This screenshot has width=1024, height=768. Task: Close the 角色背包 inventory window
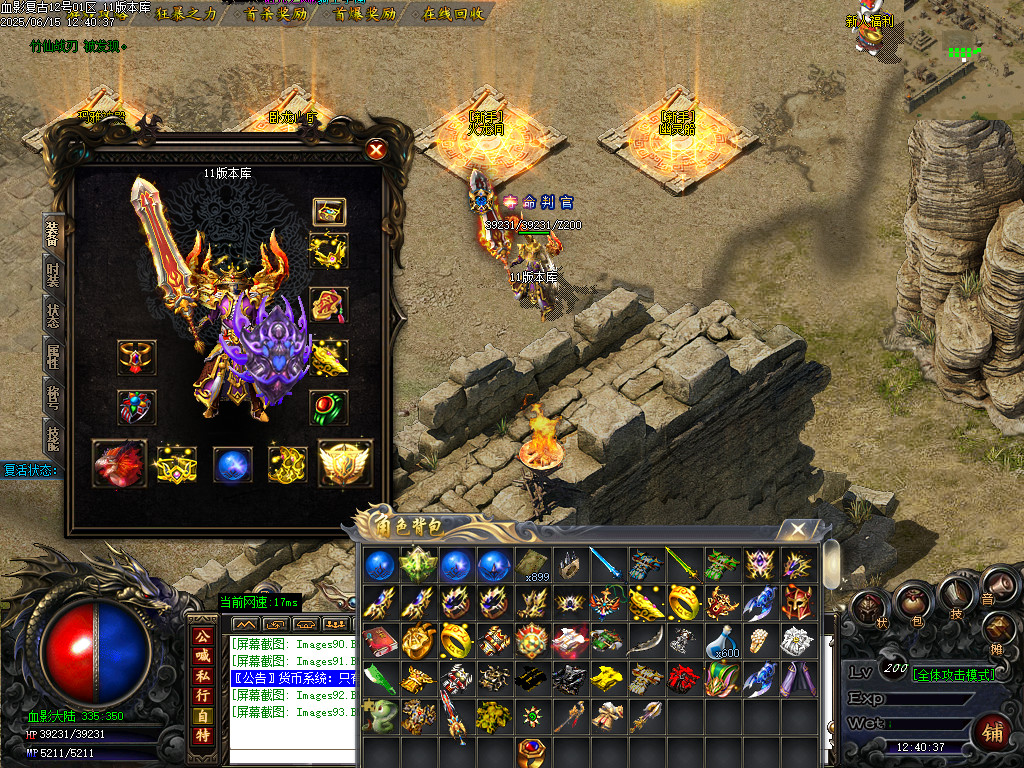(797, 529)
